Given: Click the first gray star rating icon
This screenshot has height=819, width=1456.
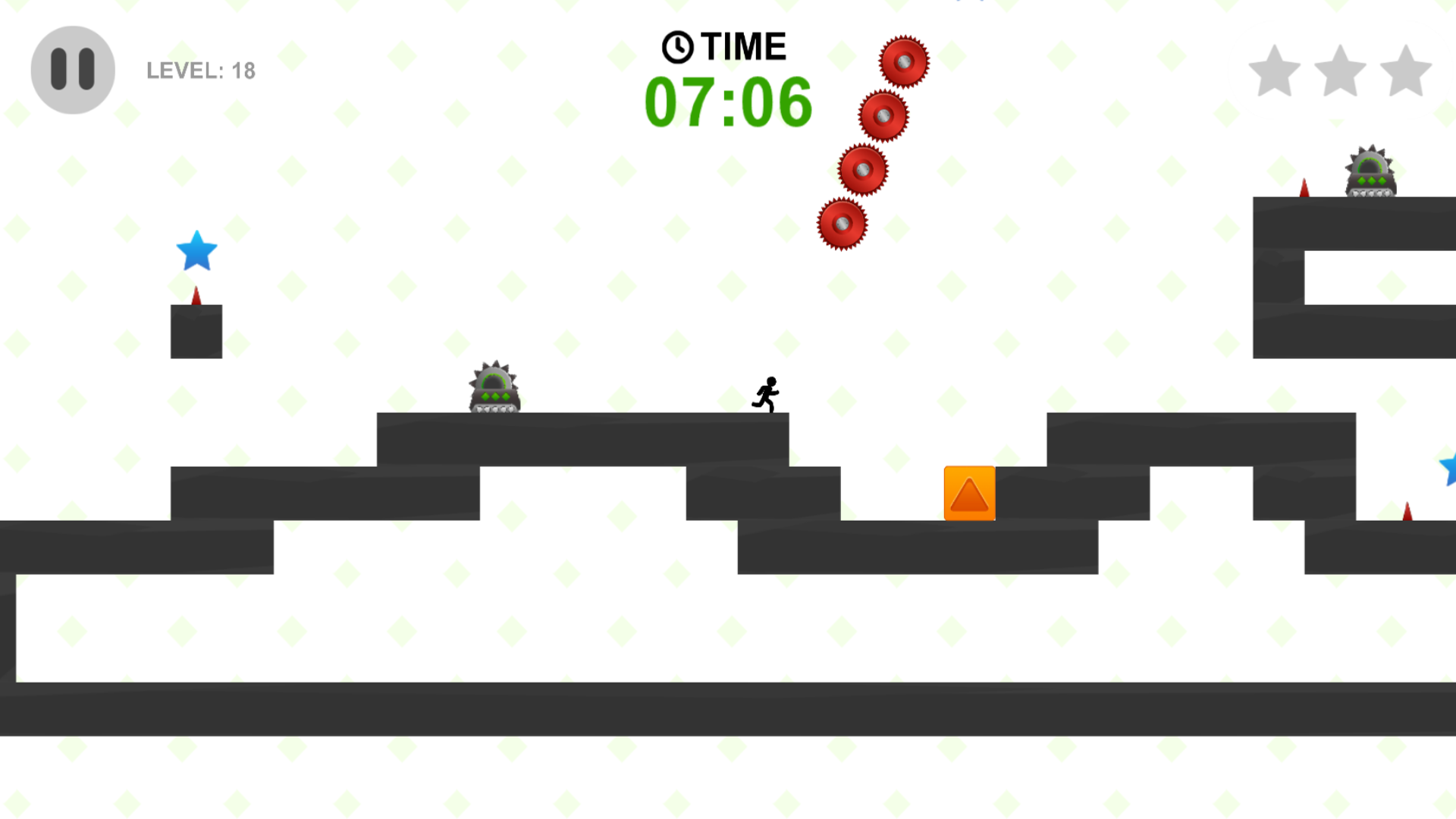Looking at the screenshot, I should point(1273,71).
